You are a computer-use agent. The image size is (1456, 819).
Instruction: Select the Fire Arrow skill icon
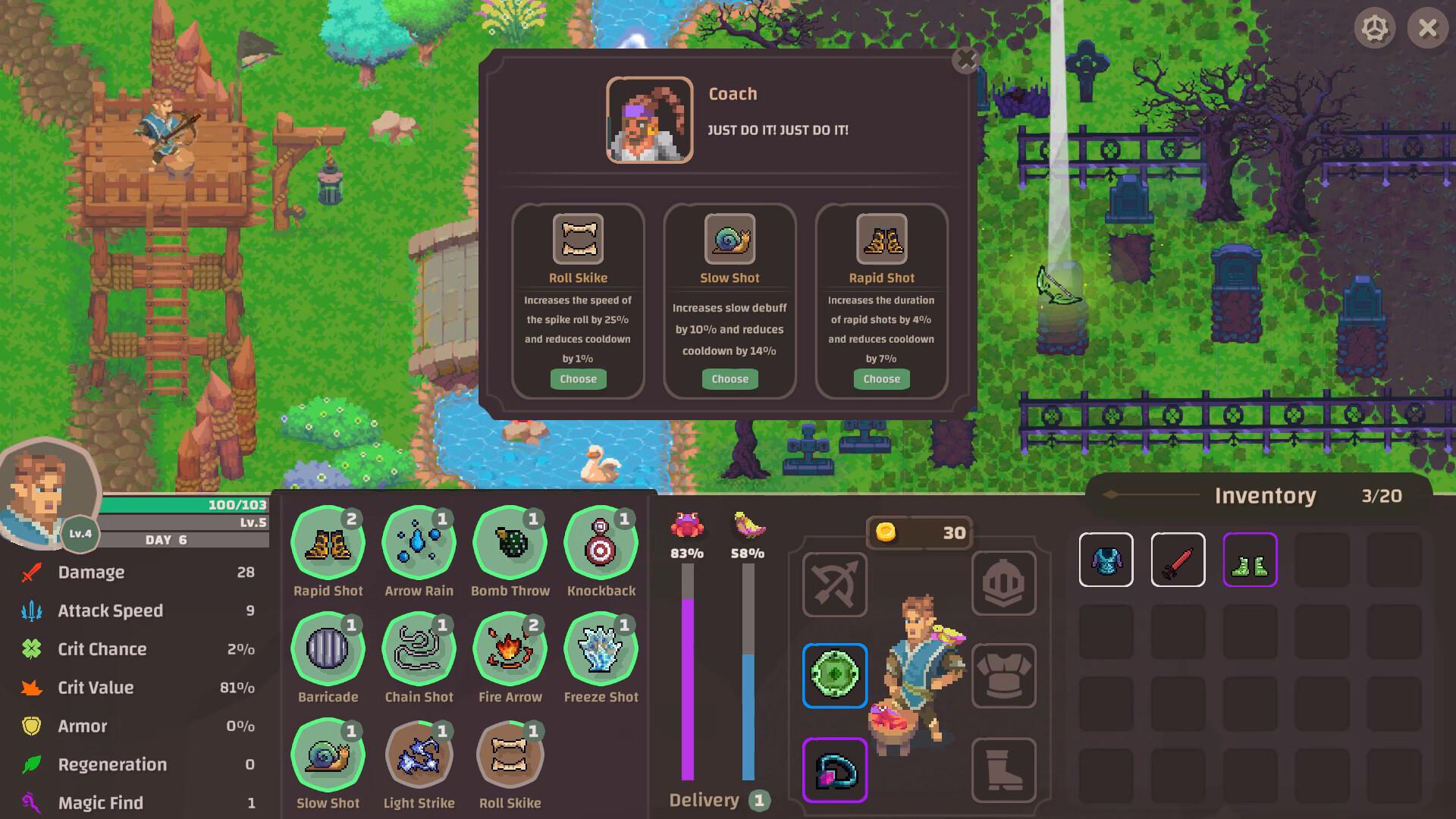510,649
